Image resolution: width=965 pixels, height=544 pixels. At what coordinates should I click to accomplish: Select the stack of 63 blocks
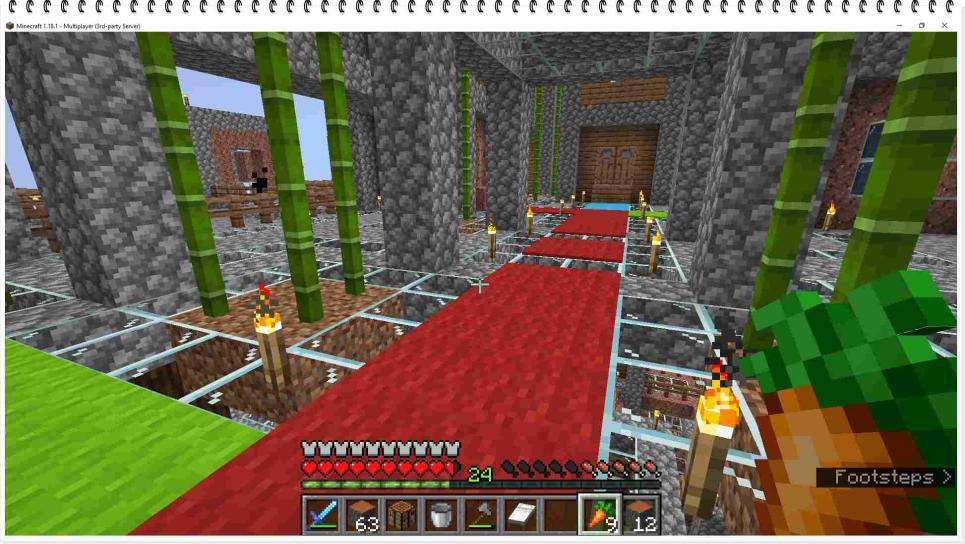362,514
